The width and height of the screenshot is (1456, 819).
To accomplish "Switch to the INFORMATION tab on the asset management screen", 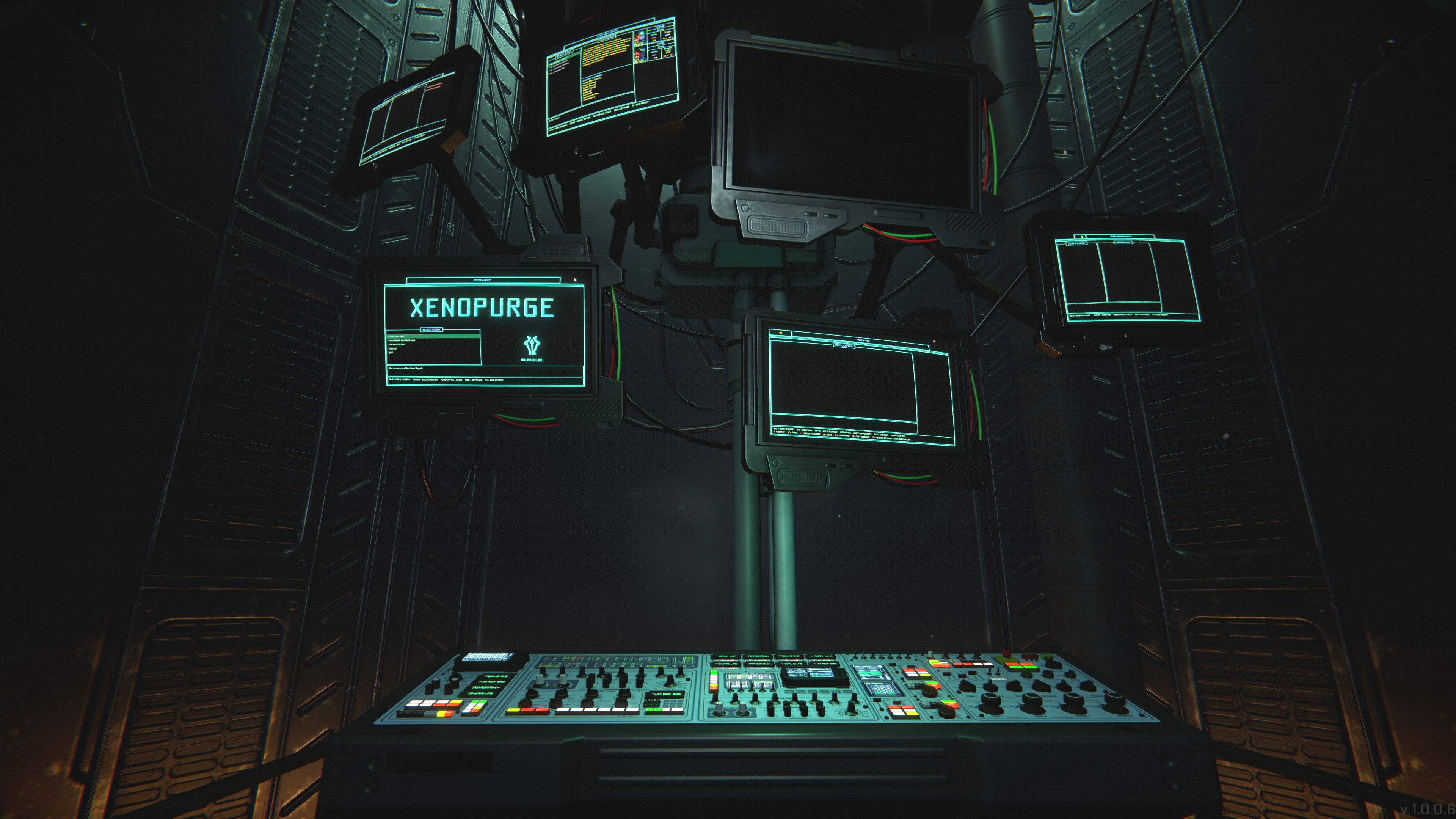I will [1123, 243].
